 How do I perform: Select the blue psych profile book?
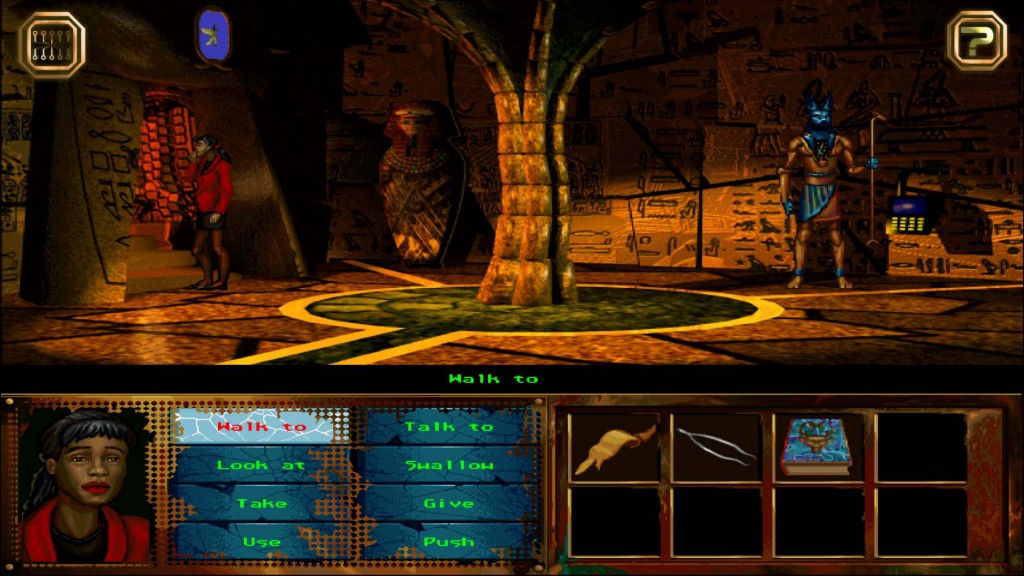click(818, 447)
